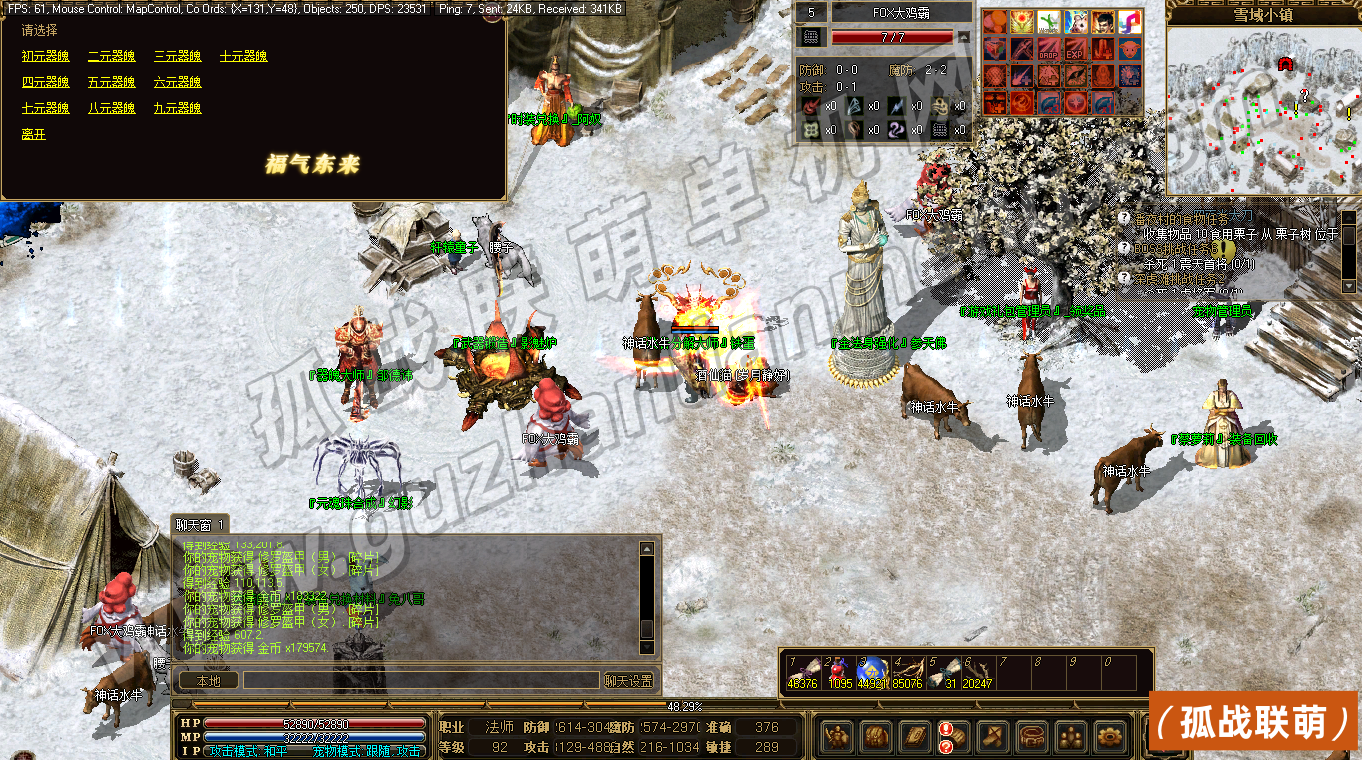1362x760 pixels.
Task: Use the red potion in hotbar slot 2
Action: (840, 672)
